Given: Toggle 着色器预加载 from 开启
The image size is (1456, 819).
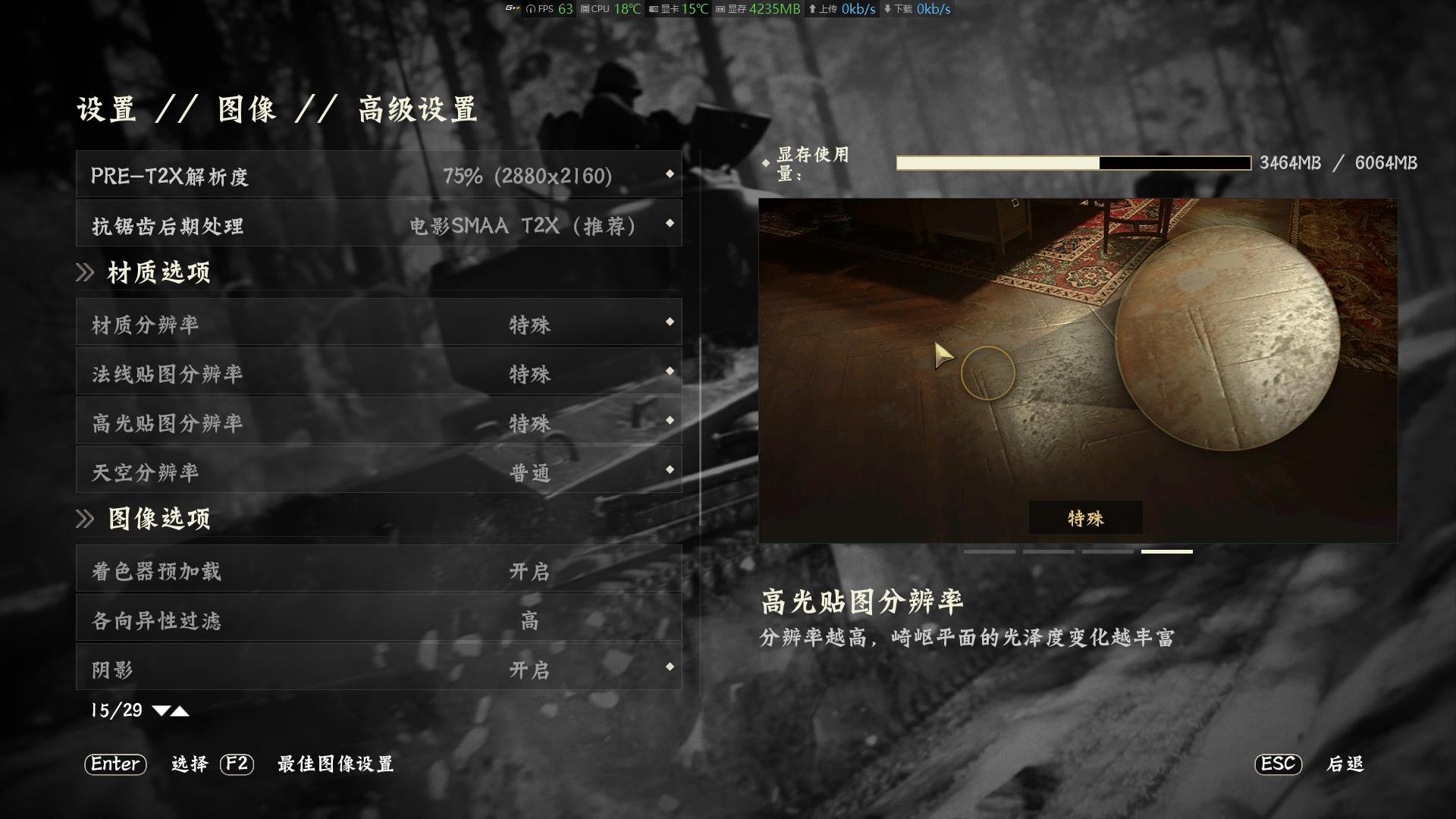Looking at the screenshot, I should point(529,572).
